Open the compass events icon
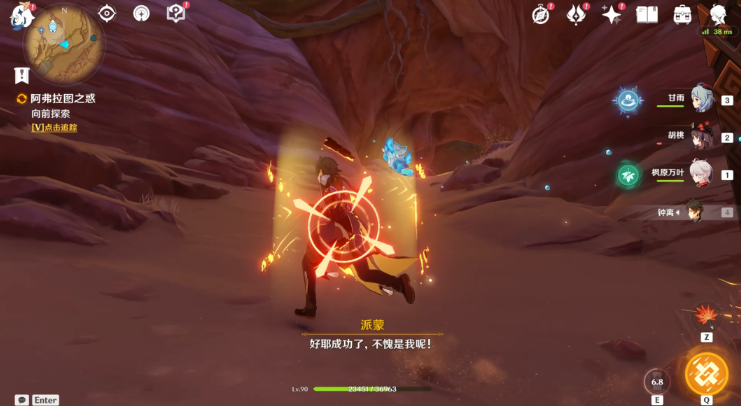 coord(542,14)
